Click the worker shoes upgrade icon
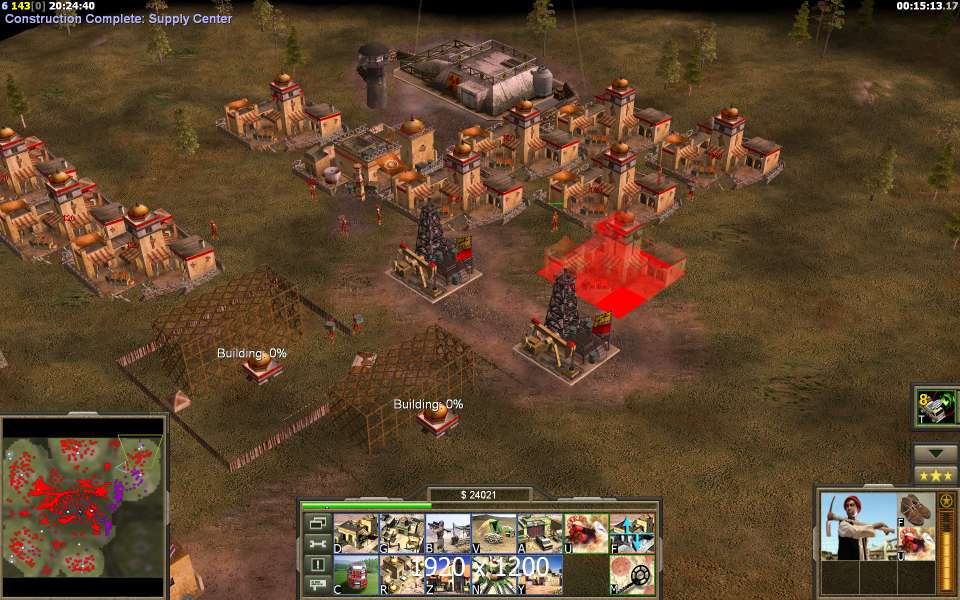 [x=916, y=507]
